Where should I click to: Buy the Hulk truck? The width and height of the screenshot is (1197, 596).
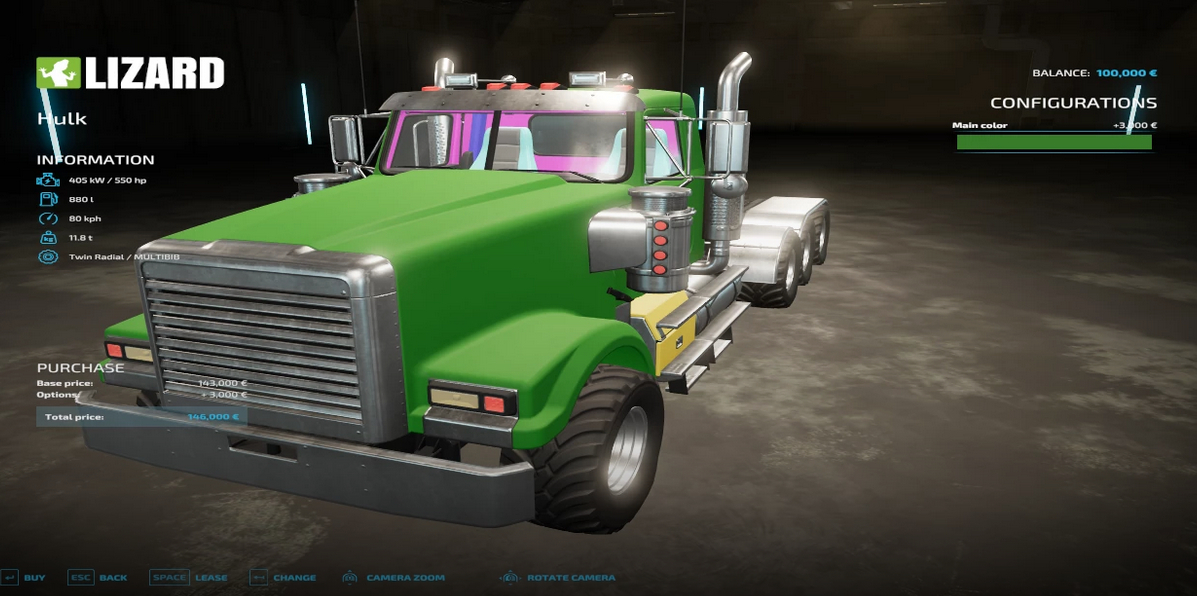coord(24,578)
